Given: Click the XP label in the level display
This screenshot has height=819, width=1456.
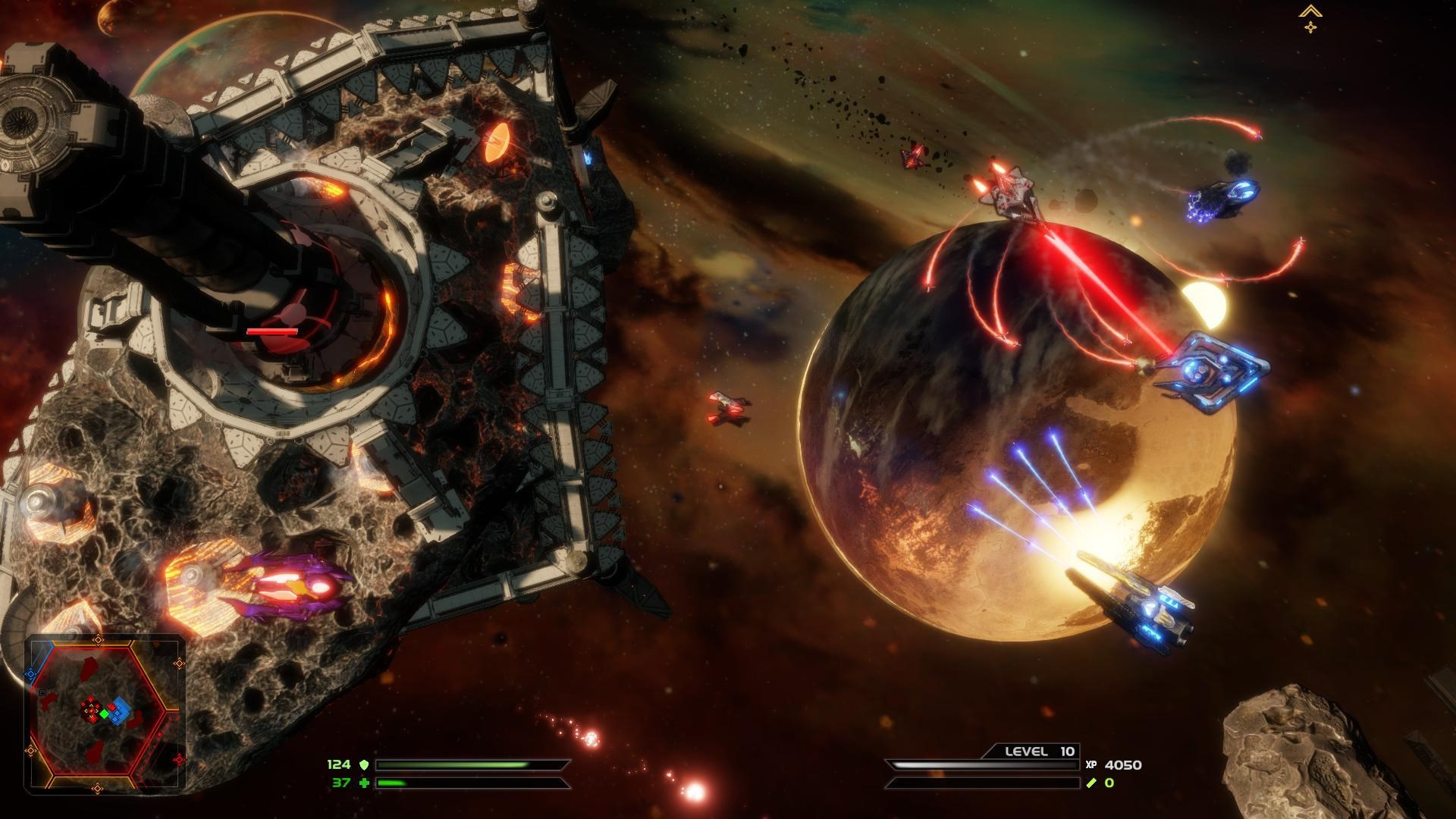Looking at the screenshot, I should tap(1092, 764).
